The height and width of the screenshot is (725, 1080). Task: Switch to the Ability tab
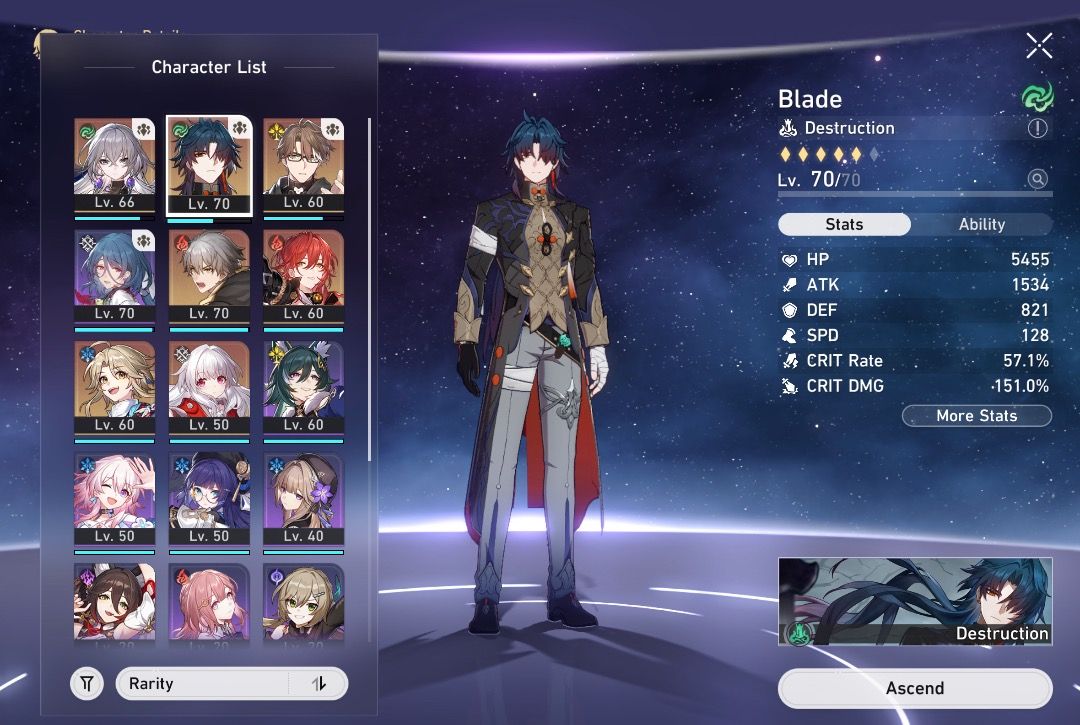click(981, 224)
